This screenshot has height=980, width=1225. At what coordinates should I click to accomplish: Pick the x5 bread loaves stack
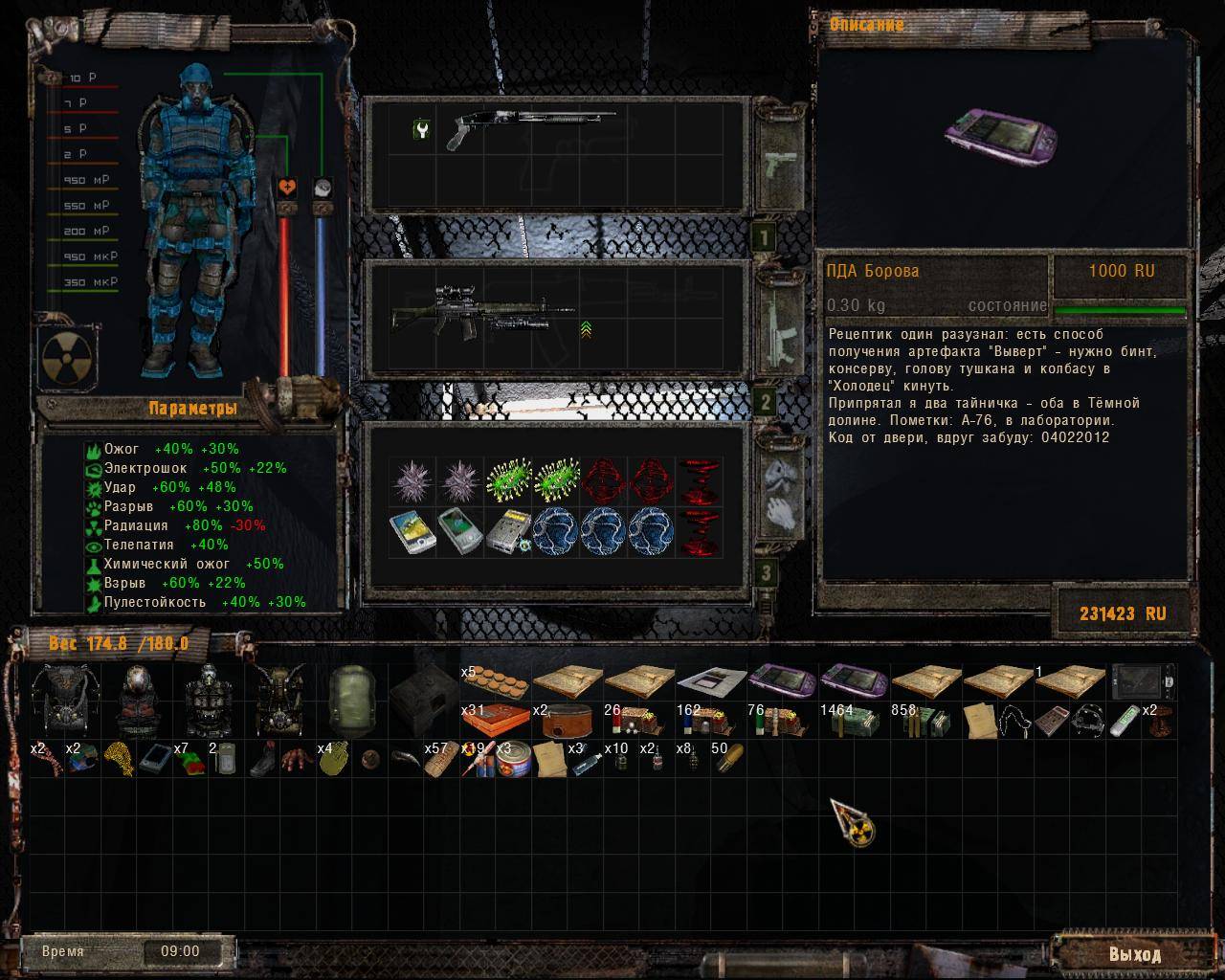(x=494, y=684)
